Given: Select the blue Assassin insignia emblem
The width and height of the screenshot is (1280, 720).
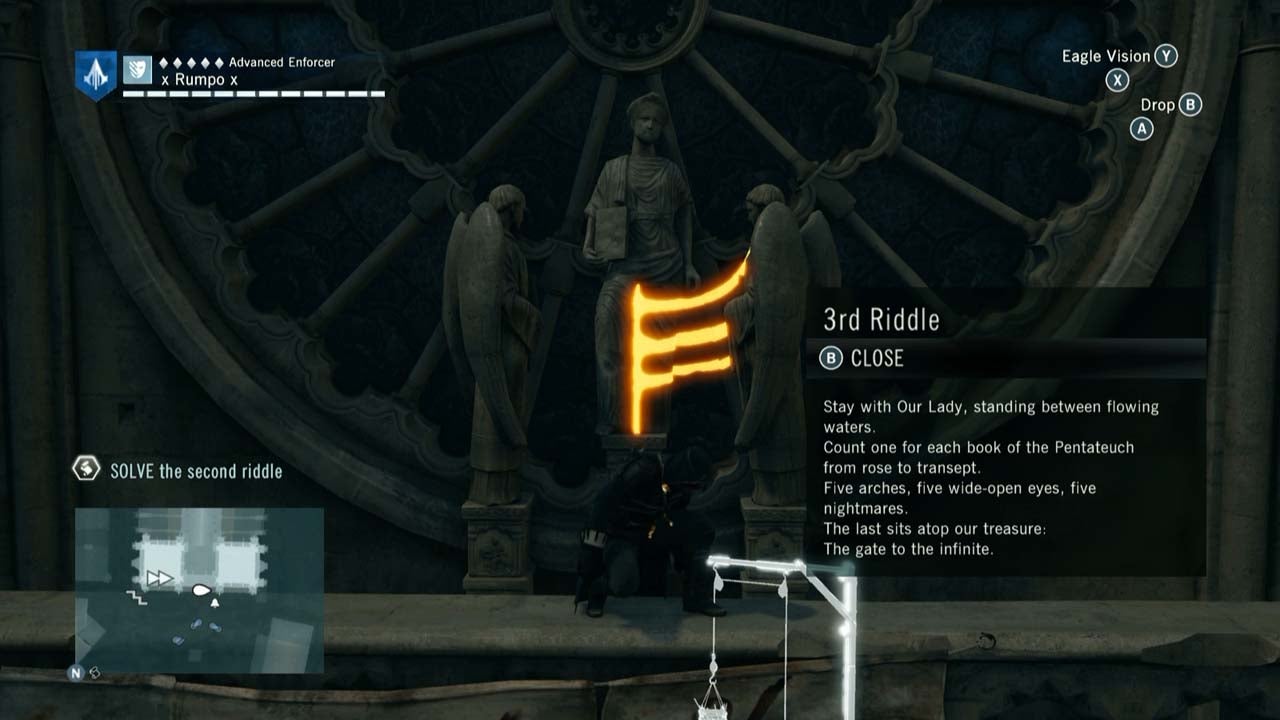Looking at the screenshot, I should pos(95,75).
